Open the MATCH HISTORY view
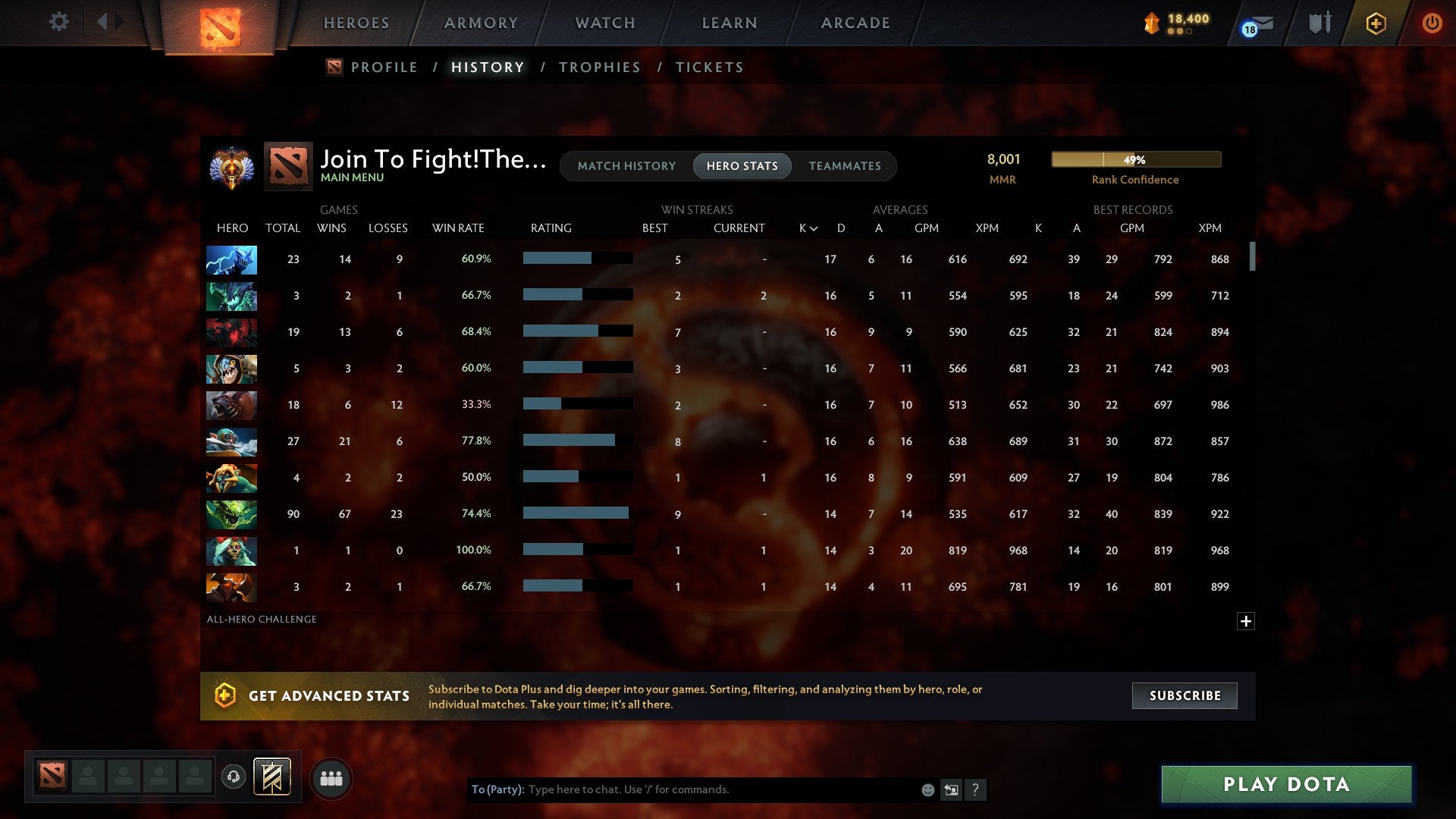Screen dimensions: 1456x819 (x=626, y=165)
